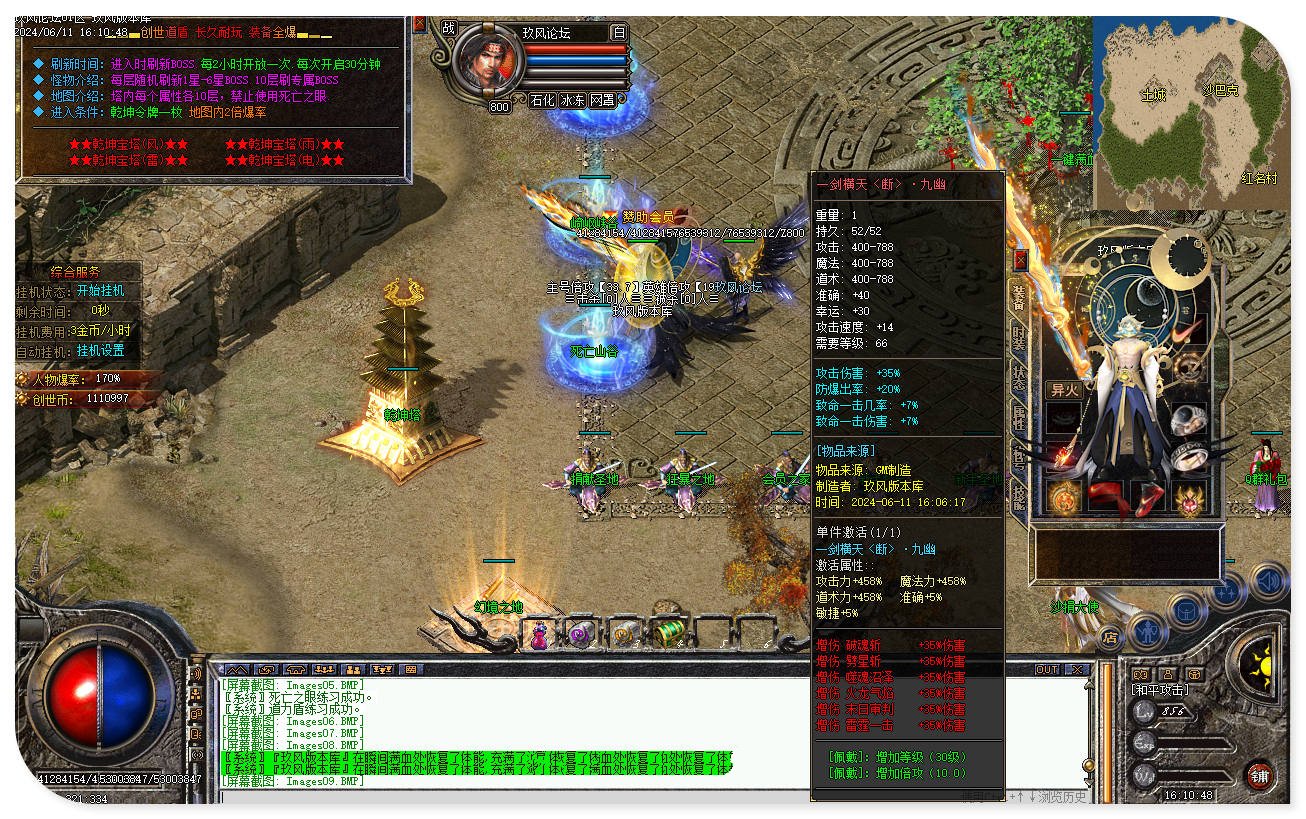
Task: Switch to the 状态 status tab
Action: coord(1018,377)
